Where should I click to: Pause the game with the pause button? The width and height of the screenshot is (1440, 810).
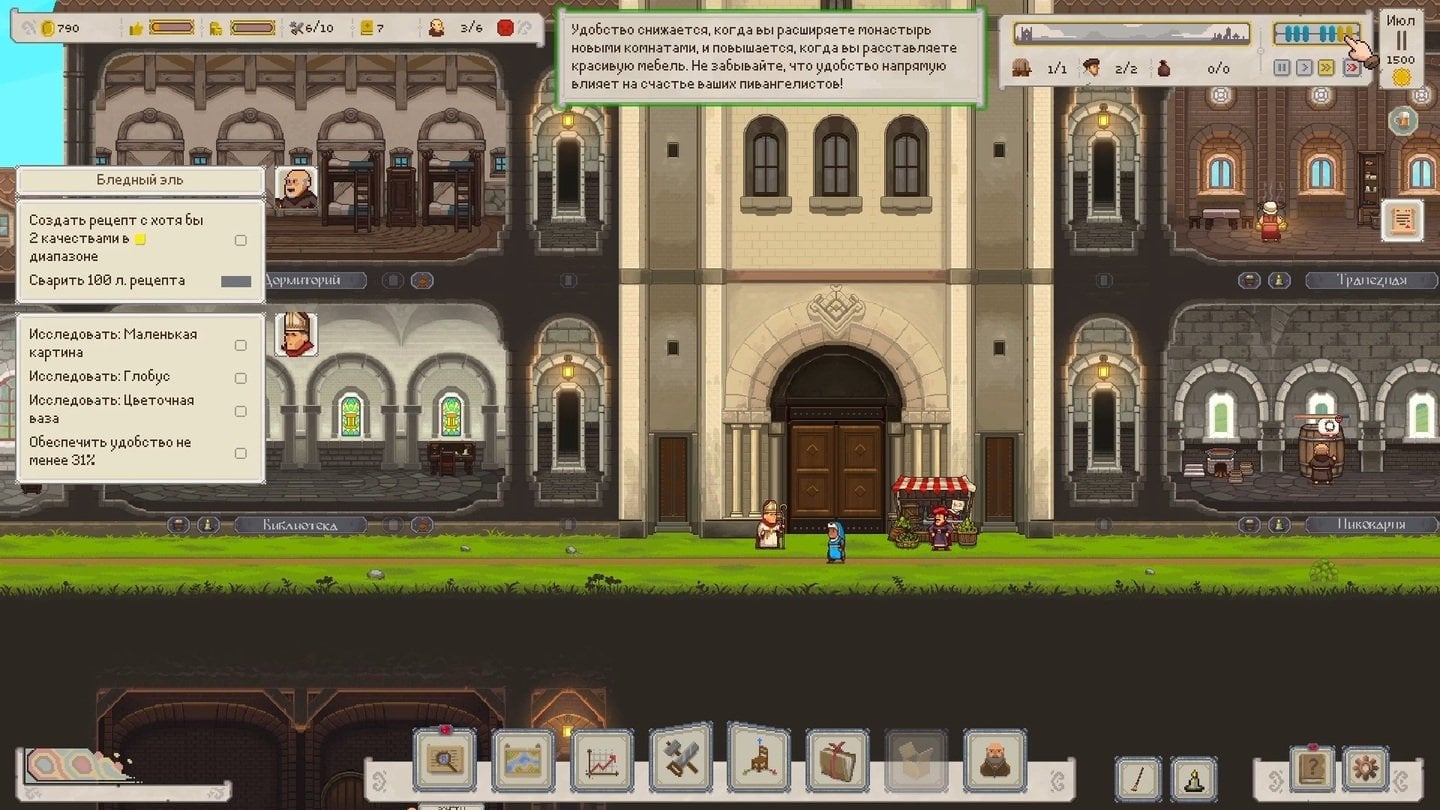tap(1282, 68)
